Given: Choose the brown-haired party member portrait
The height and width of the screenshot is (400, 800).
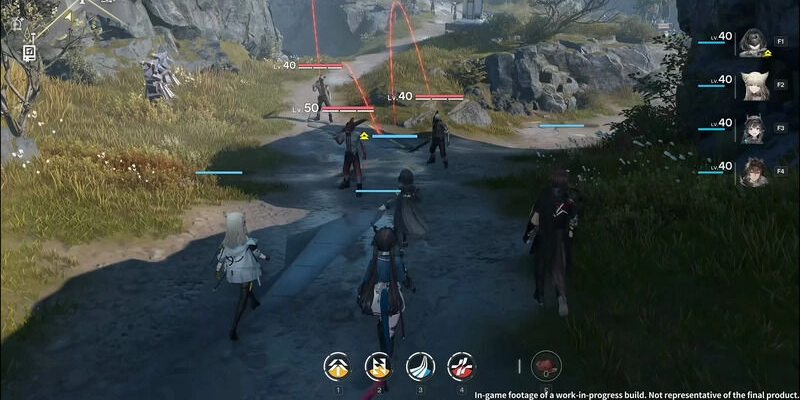Looking at the screenshot, I should 753,172.
